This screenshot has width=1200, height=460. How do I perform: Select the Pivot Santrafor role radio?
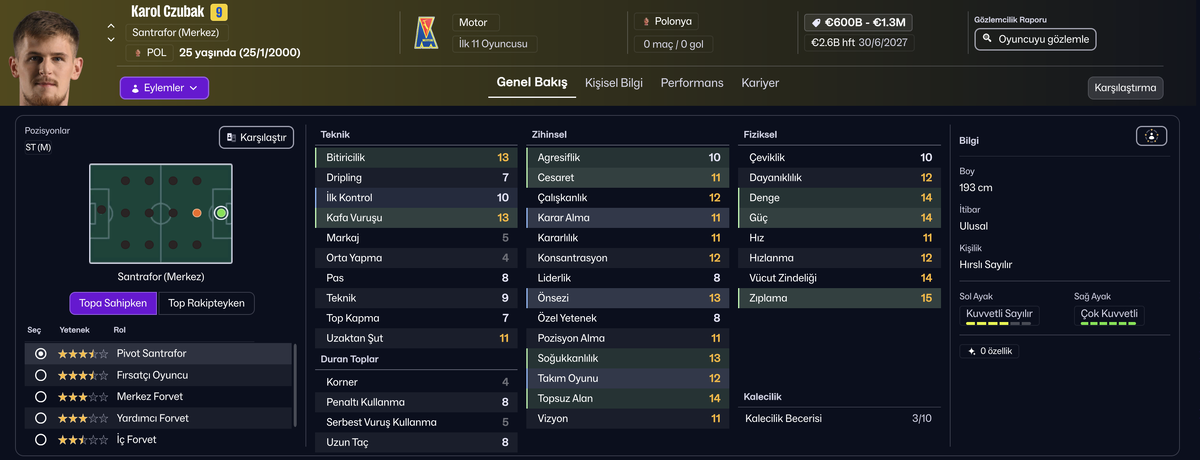(x=41, y=354)
